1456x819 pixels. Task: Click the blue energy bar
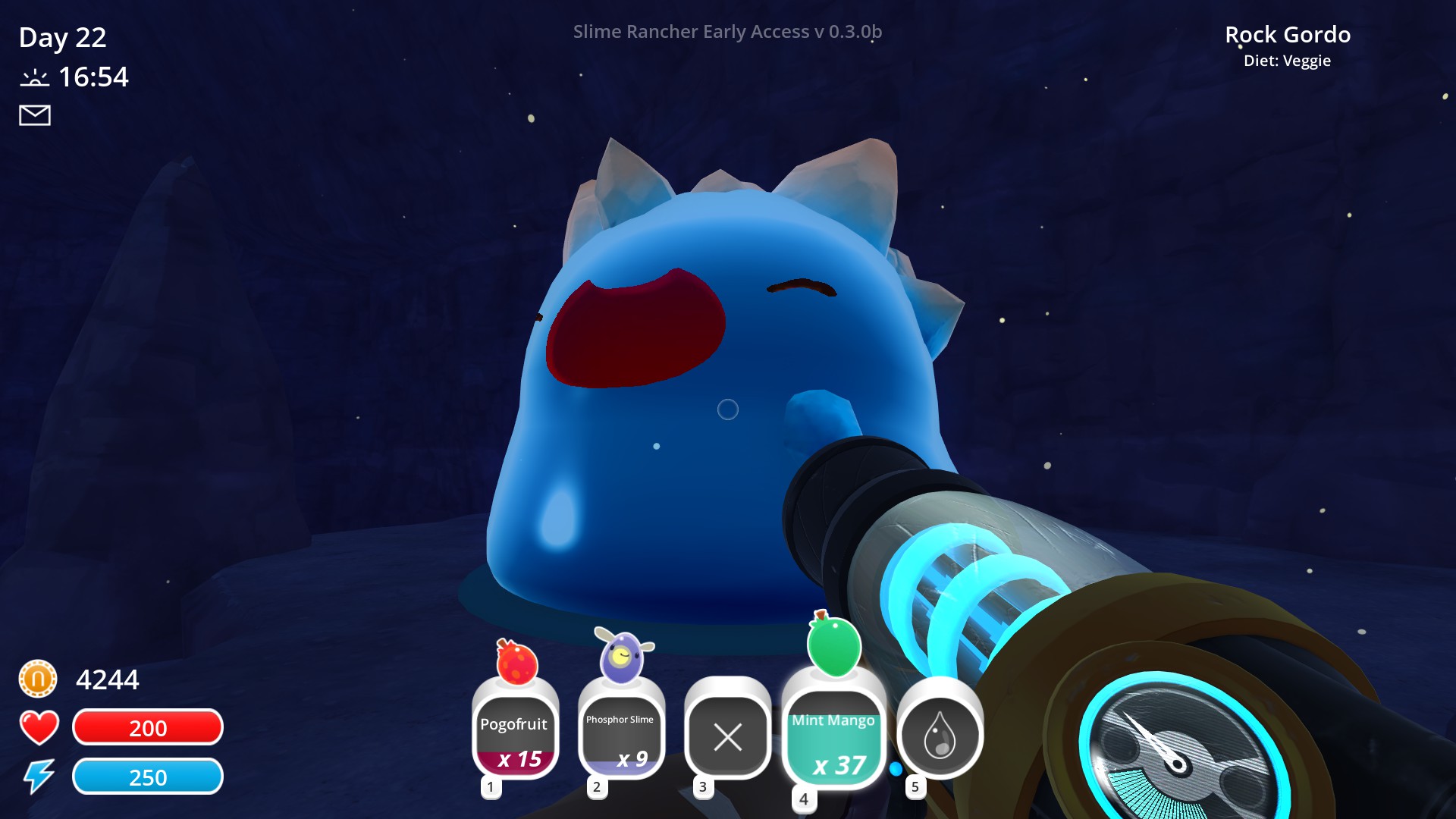point(147,777)
